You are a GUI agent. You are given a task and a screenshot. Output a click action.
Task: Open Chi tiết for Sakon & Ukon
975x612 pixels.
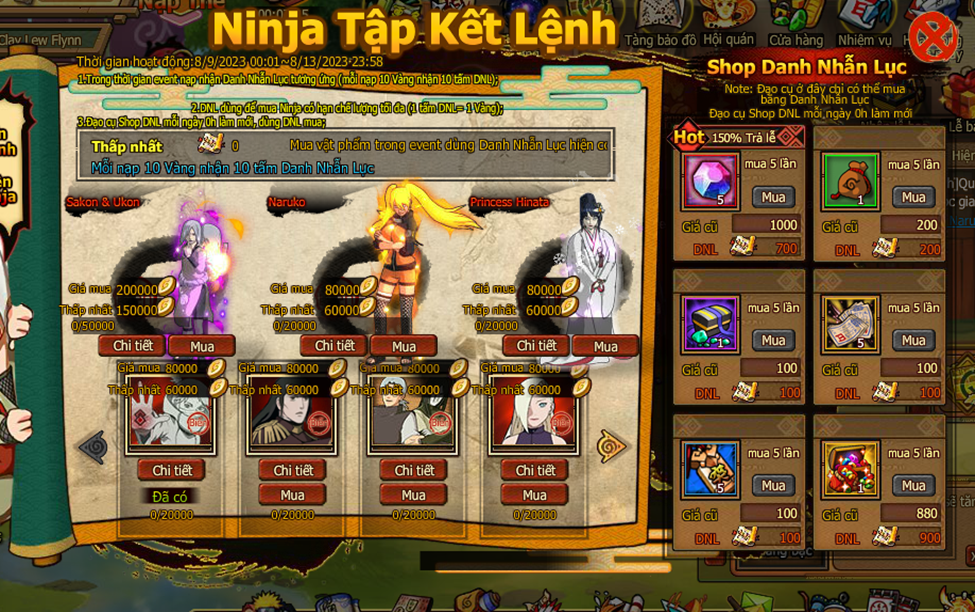click(132, 346)
